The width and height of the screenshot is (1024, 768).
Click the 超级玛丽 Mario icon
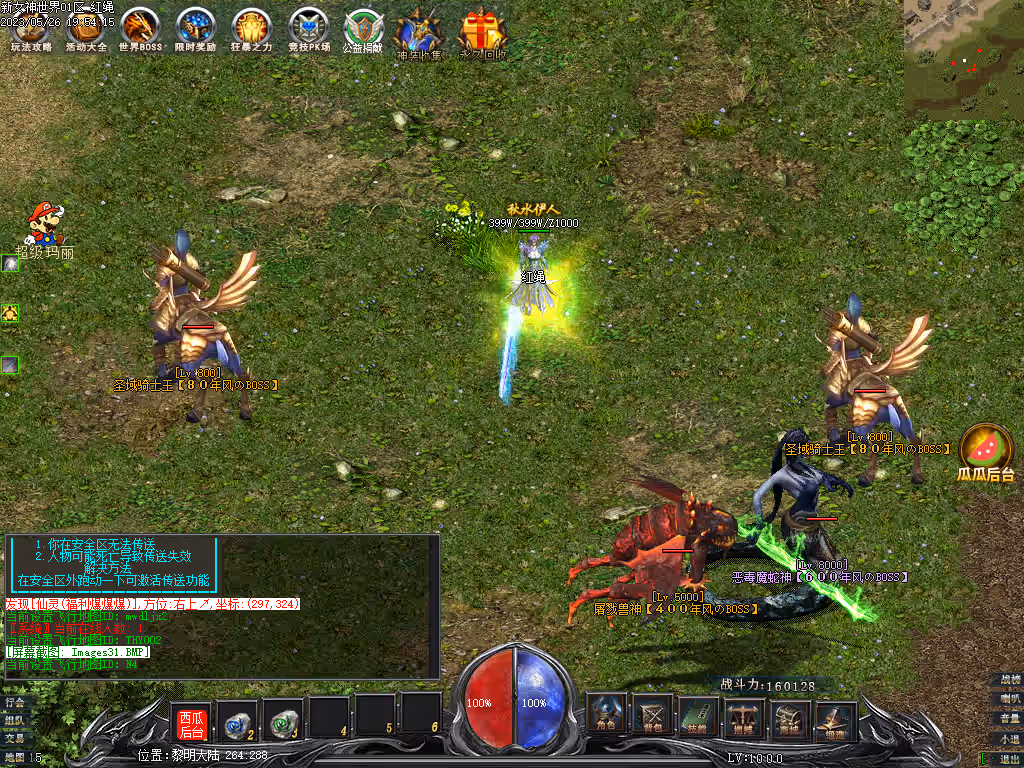(x=42, y=224)
